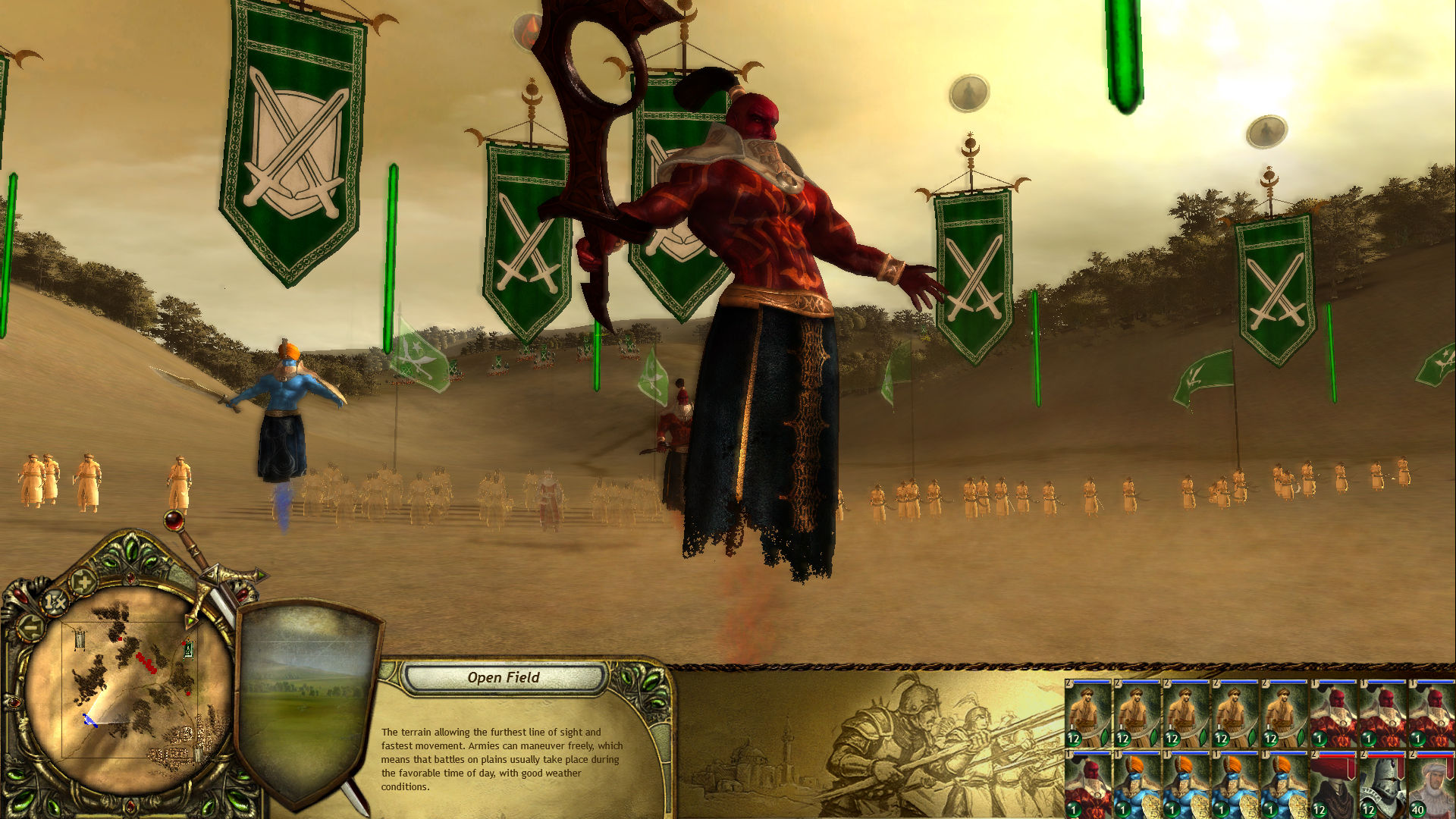The image size is (1456, 819).
Task: Click the 1x battle speed icon
Action: (x=55, y=603)
